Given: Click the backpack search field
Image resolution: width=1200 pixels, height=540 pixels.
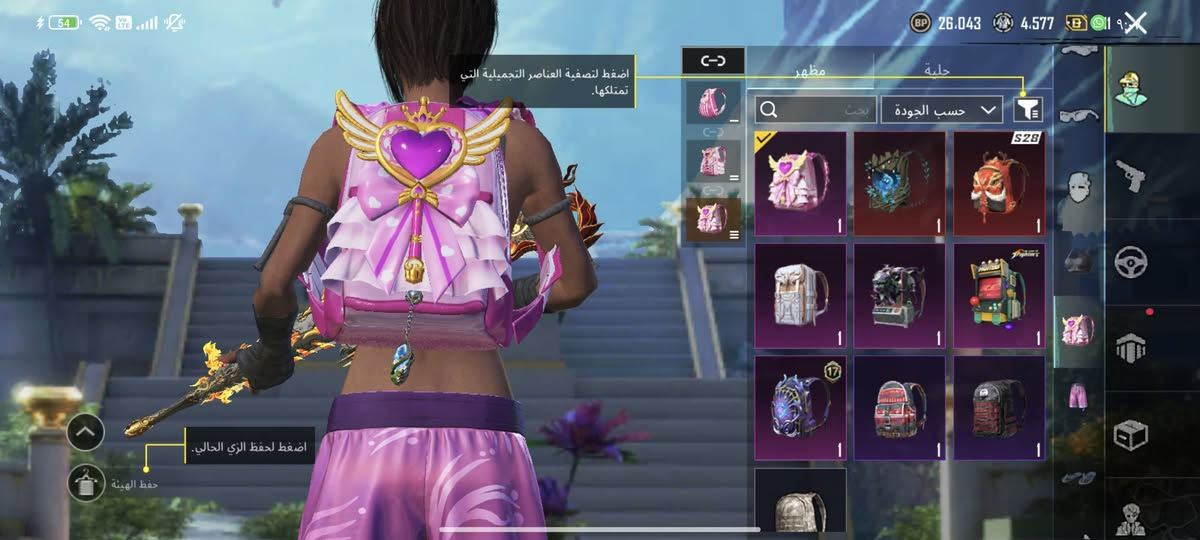Looking at the screenshot, I should (815, 109).
